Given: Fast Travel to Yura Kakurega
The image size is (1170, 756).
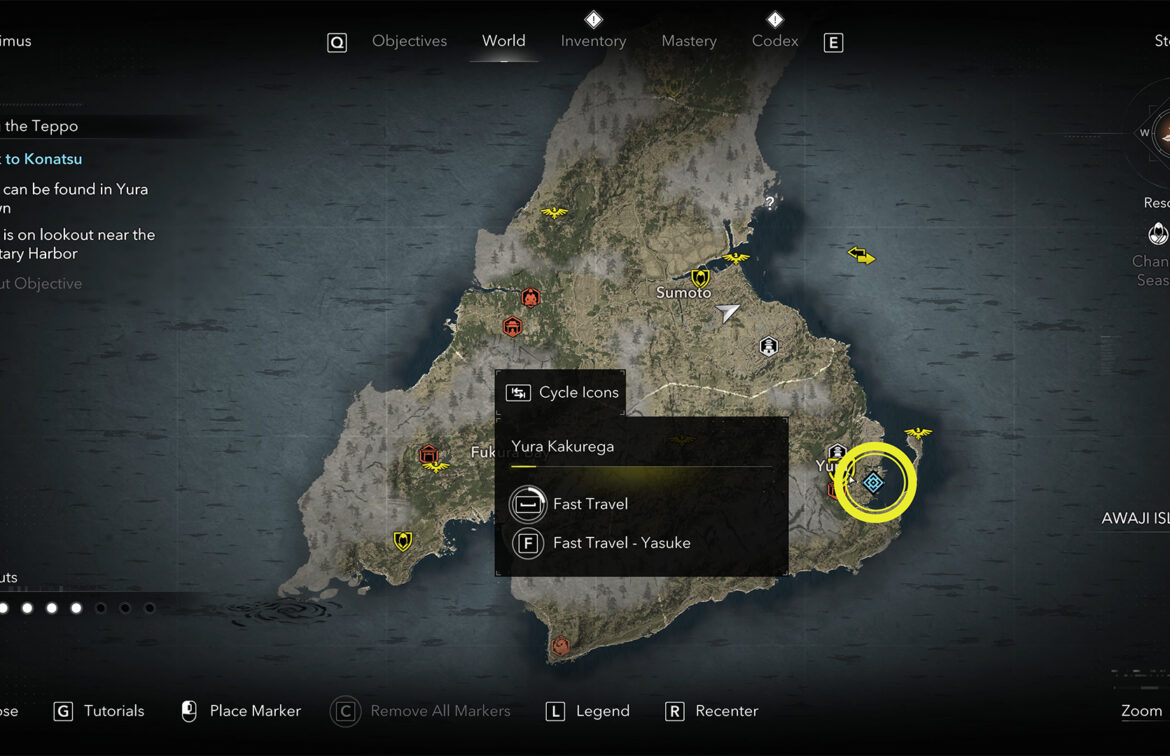Looking at the screenshot, I should (x=590, y=504).
